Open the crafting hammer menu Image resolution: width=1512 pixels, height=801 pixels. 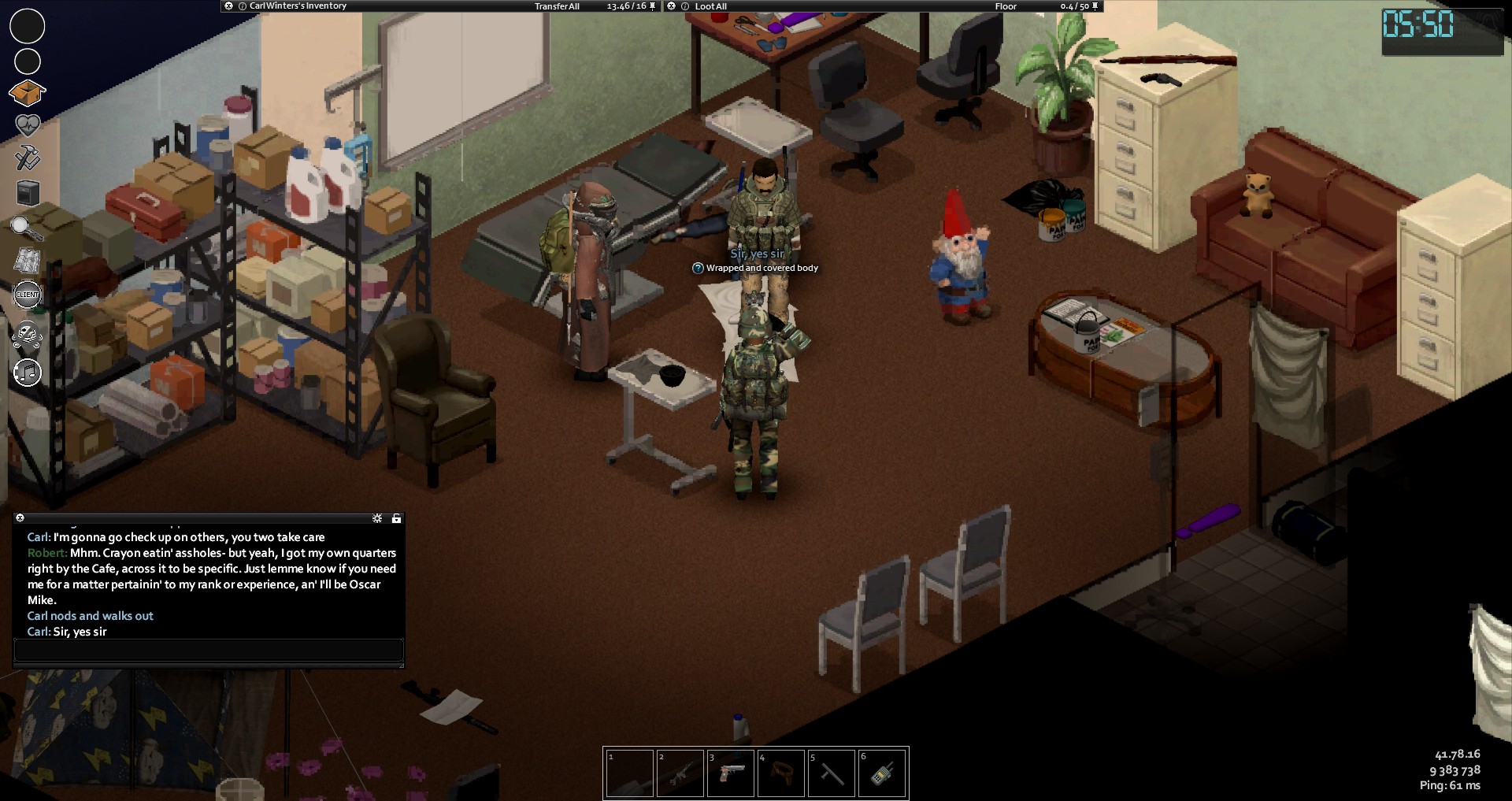point(28,158)
